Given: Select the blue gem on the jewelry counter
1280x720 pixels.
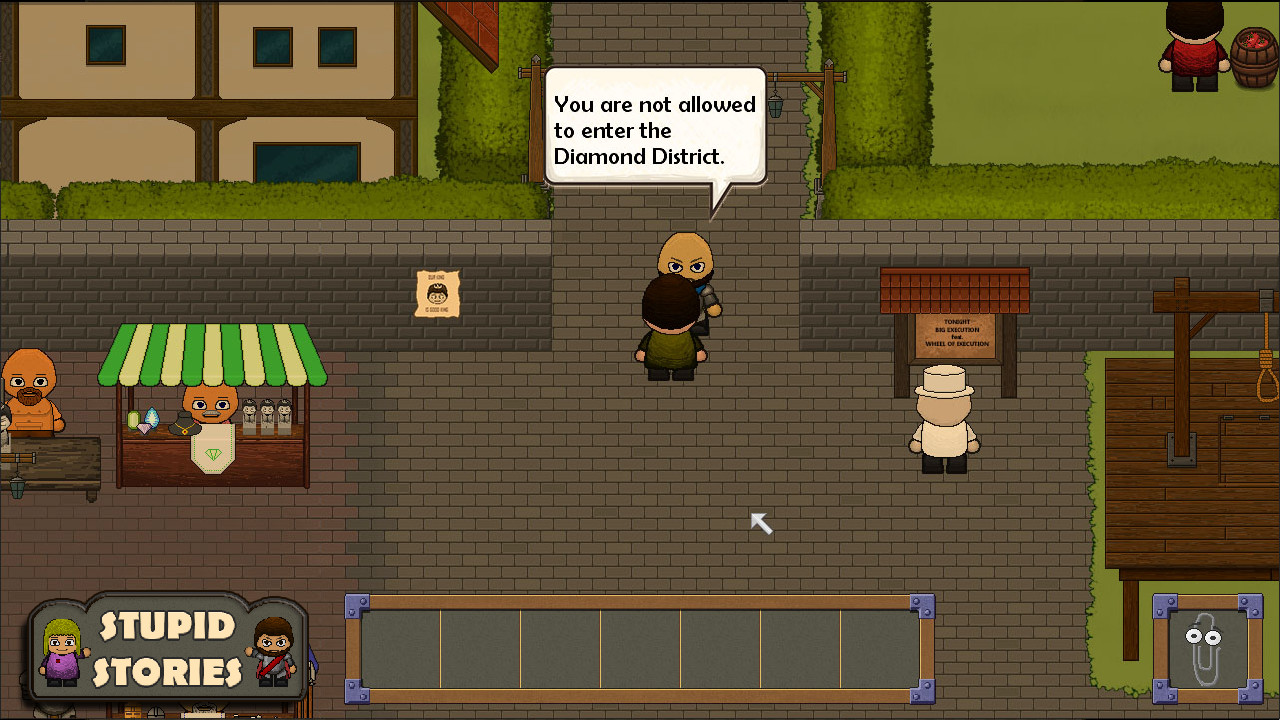Looking at the screenshot, I should coord(153,417).
